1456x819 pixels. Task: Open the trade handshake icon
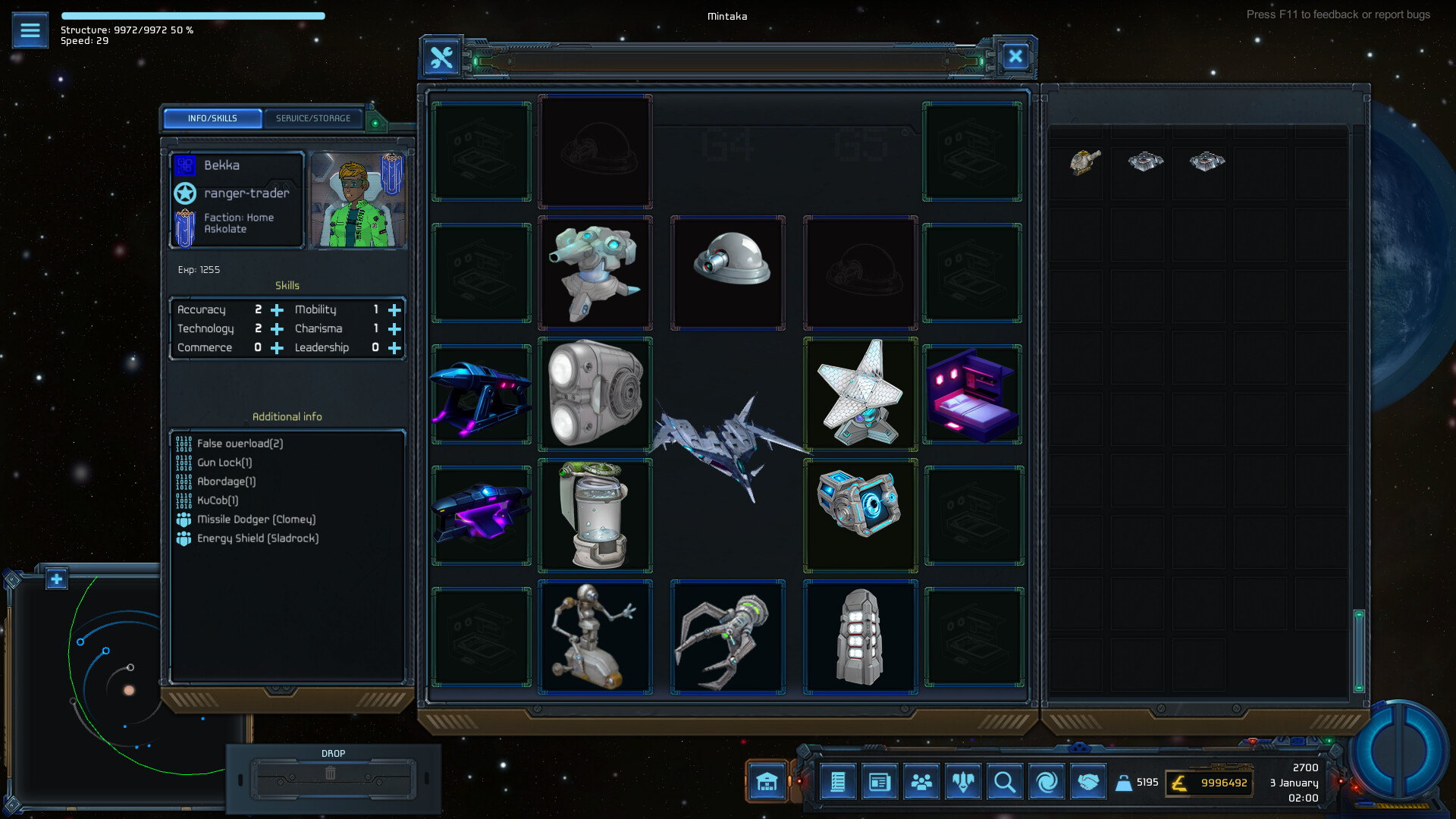click(1089, 782)
